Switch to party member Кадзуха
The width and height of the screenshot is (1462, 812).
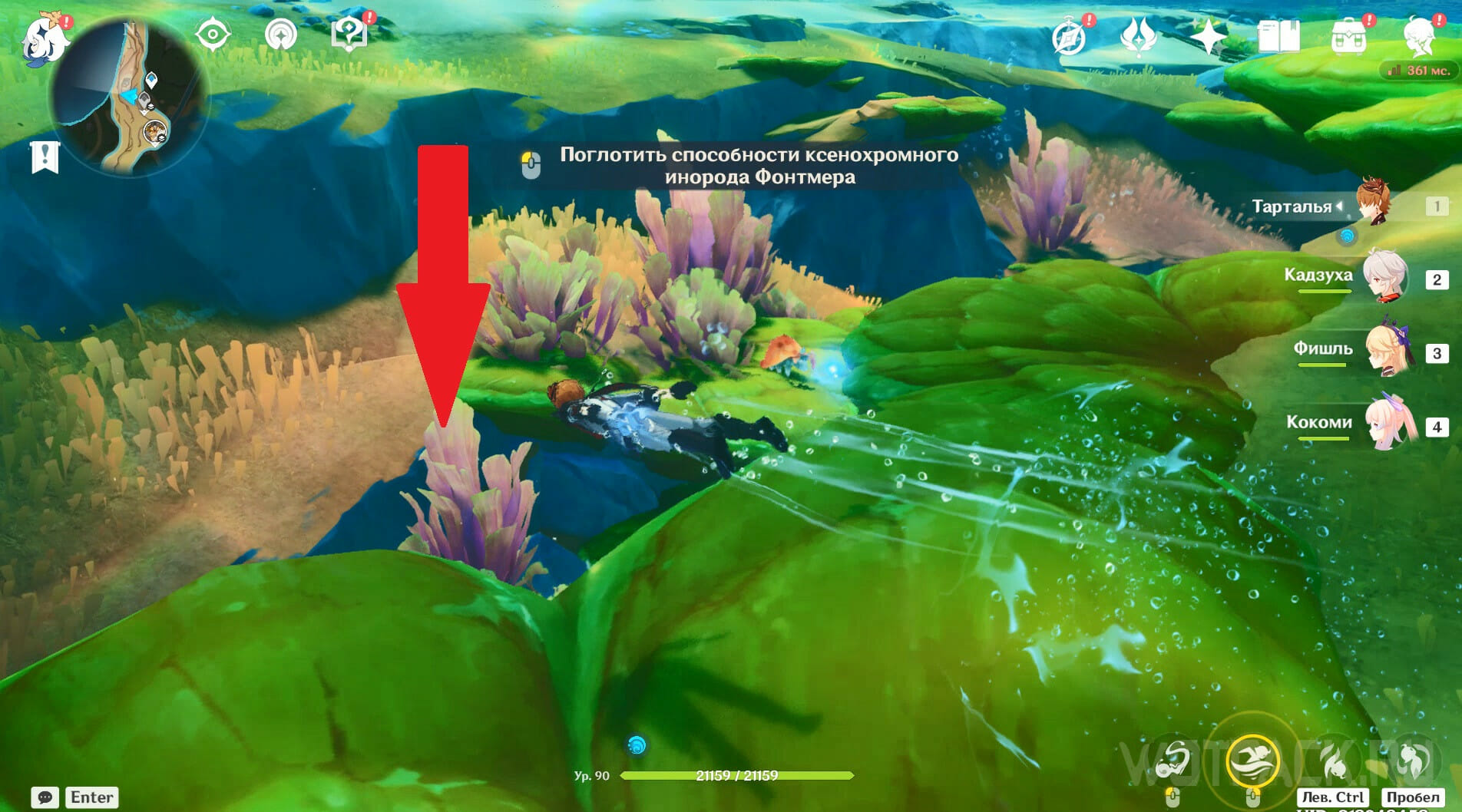1385,276
